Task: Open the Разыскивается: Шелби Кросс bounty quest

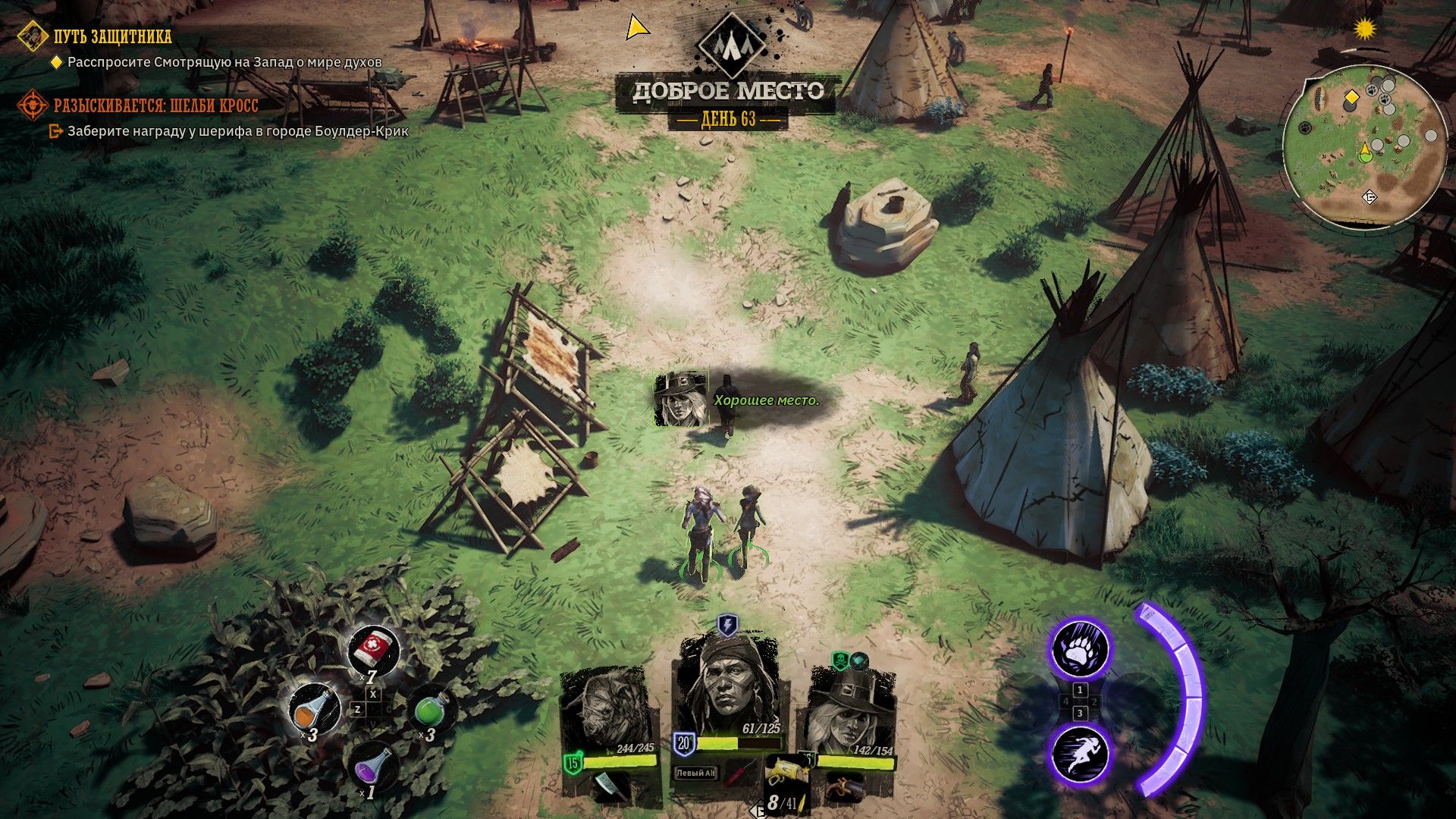Action: [155, 105]
